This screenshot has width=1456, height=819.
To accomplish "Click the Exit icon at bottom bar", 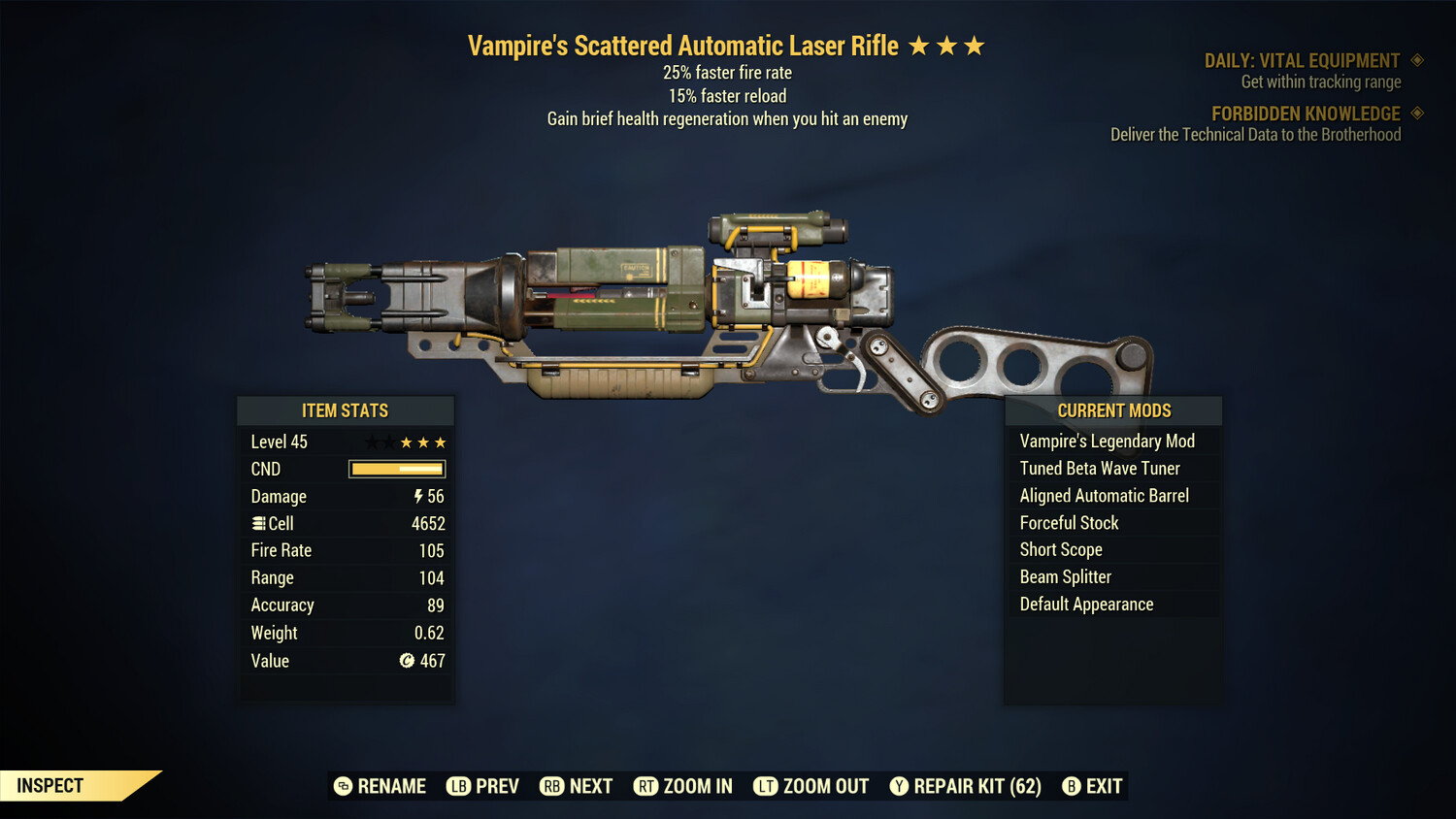I will click(x=1073, y=786).
